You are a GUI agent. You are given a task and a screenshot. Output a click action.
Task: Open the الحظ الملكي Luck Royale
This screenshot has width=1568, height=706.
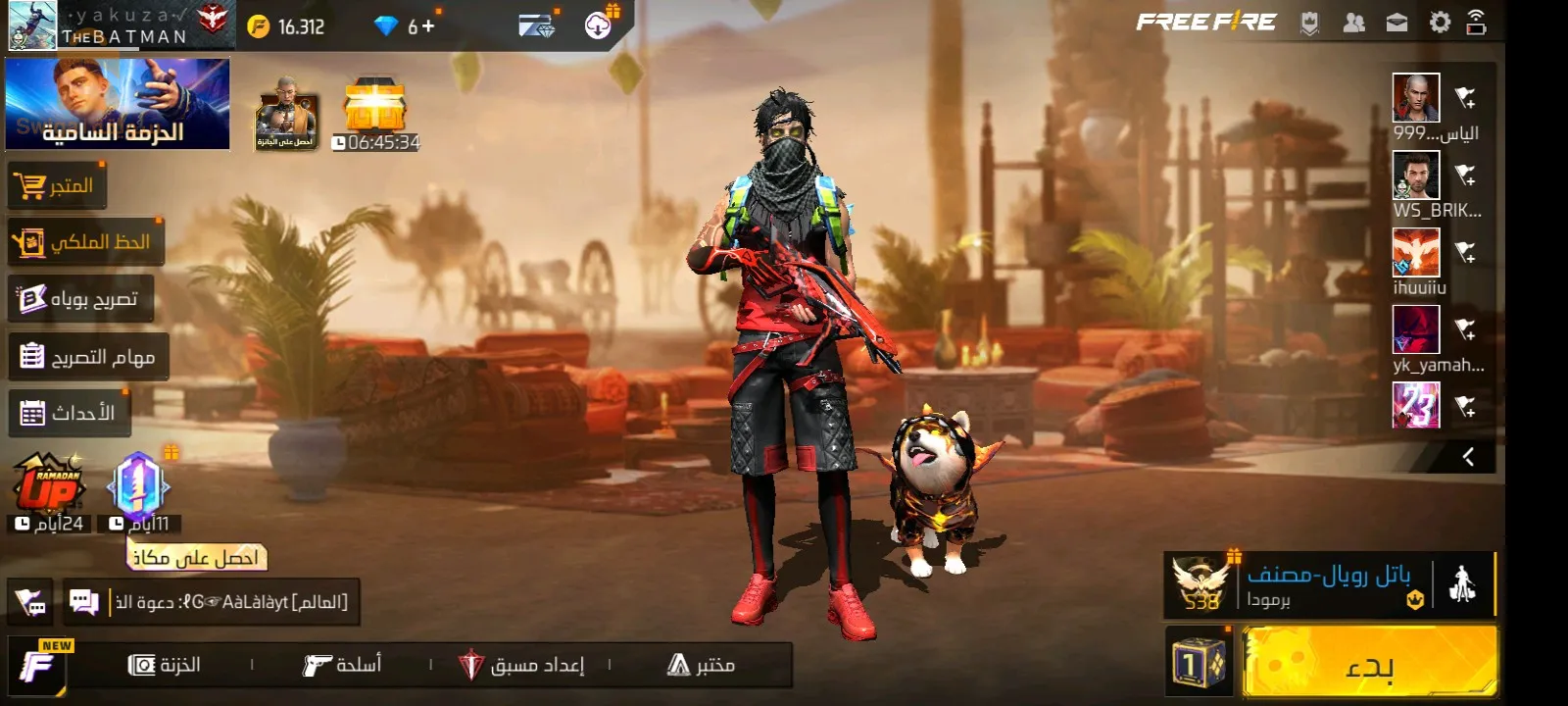(86, 242)
